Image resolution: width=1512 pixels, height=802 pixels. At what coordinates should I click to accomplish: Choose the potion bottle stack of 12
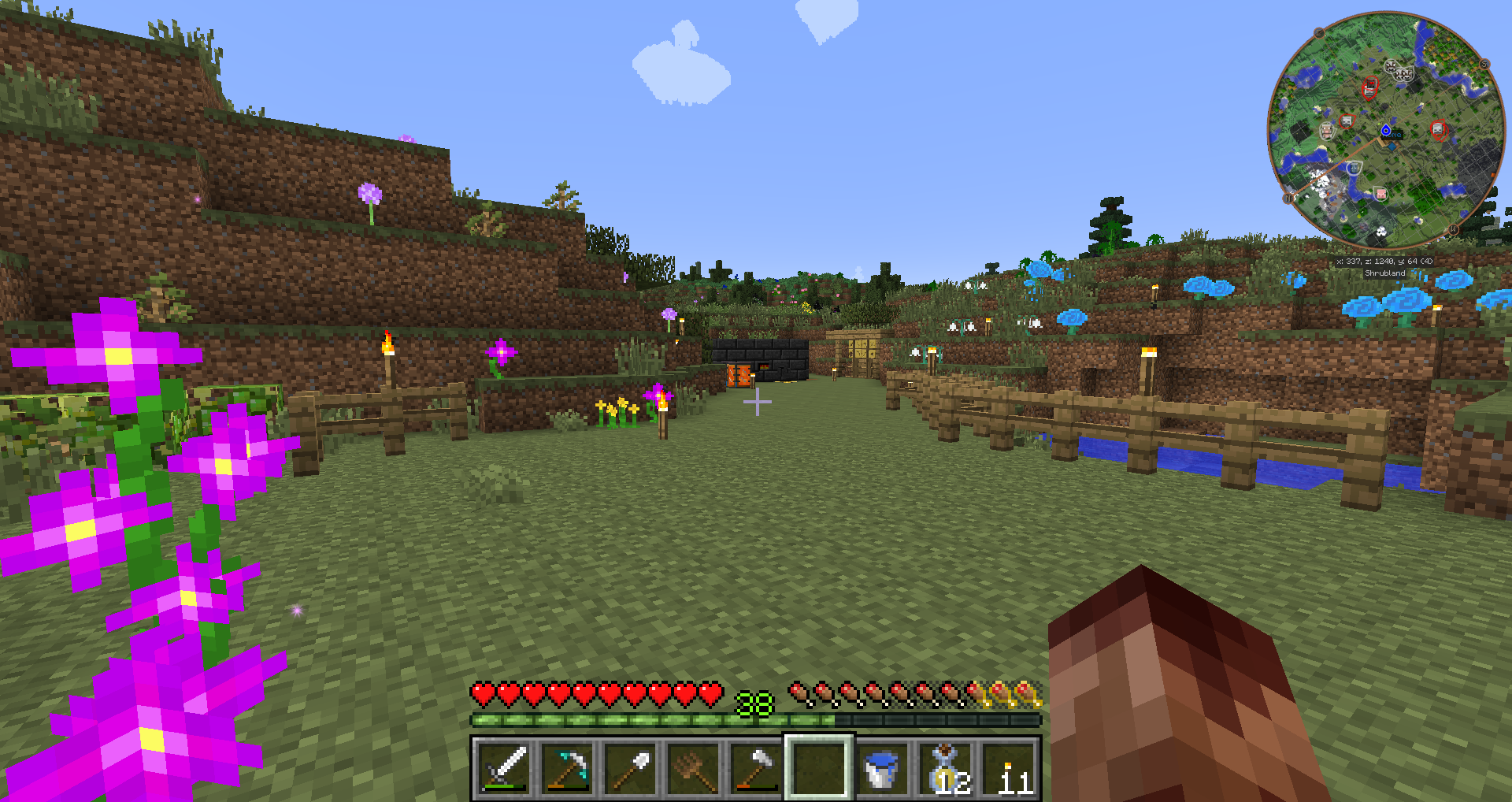pyautogui.click(x=945, y=767)
